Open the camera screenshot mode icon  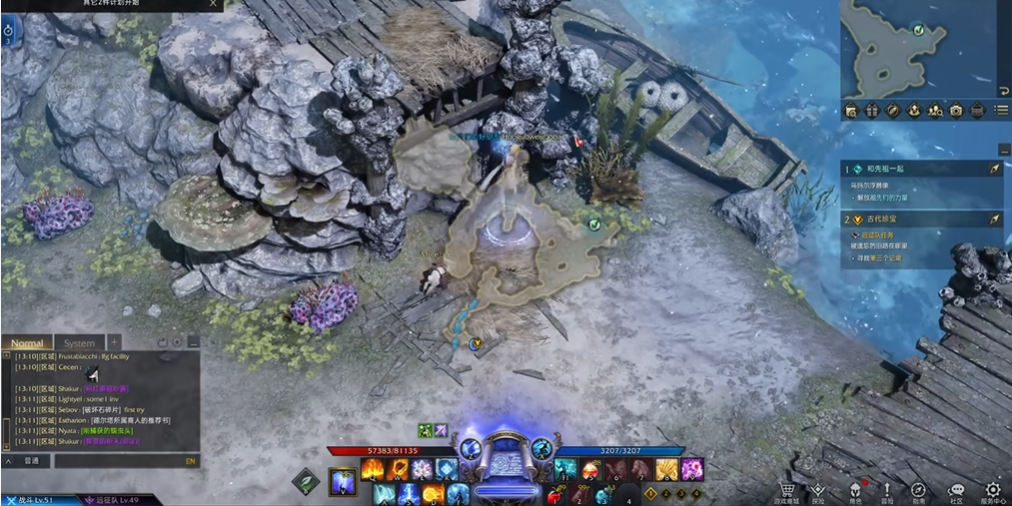click(956, 110)
